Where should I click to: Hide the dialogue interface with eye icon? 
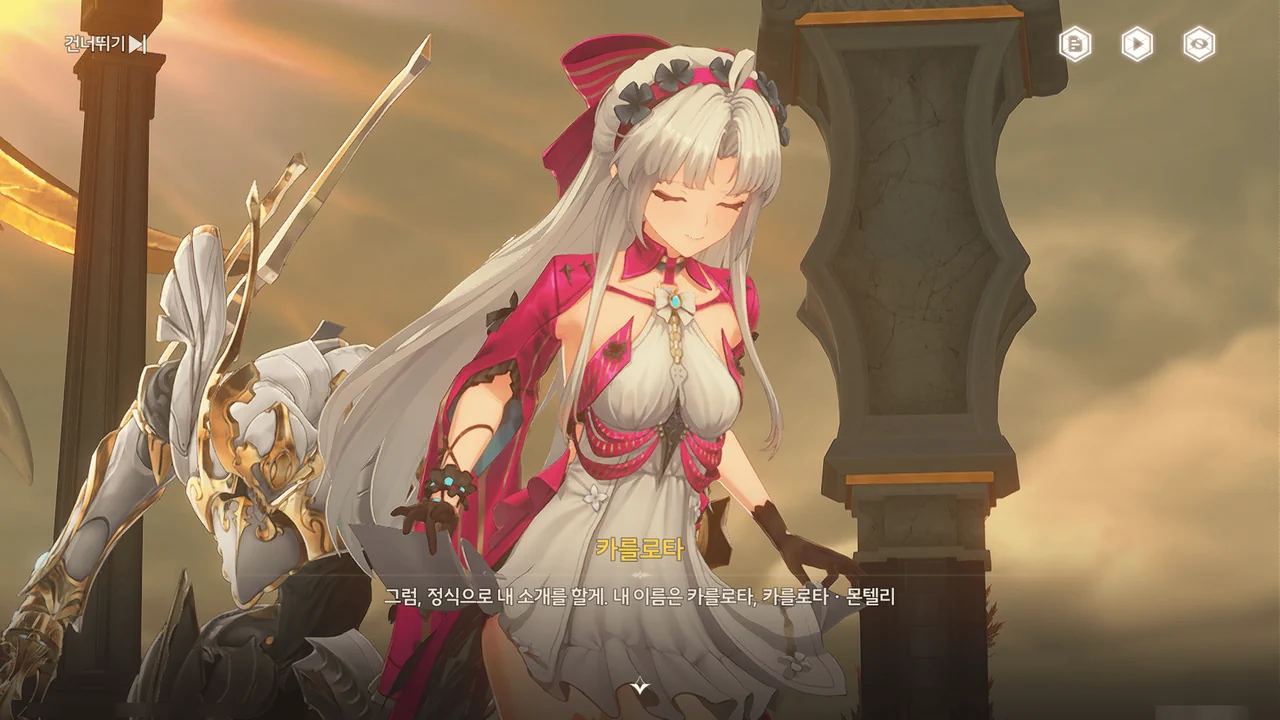[x=1199, y=44]
